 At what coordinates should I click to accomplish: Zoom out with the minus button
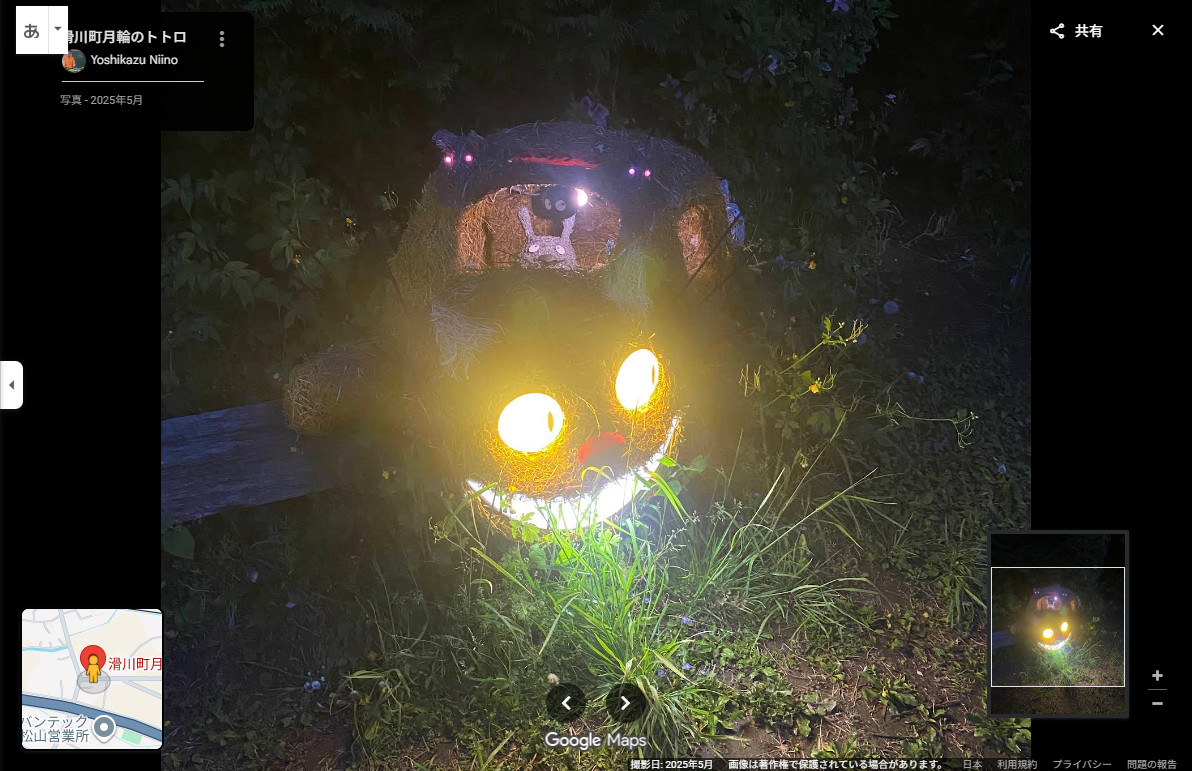[x=1157, y=703]
